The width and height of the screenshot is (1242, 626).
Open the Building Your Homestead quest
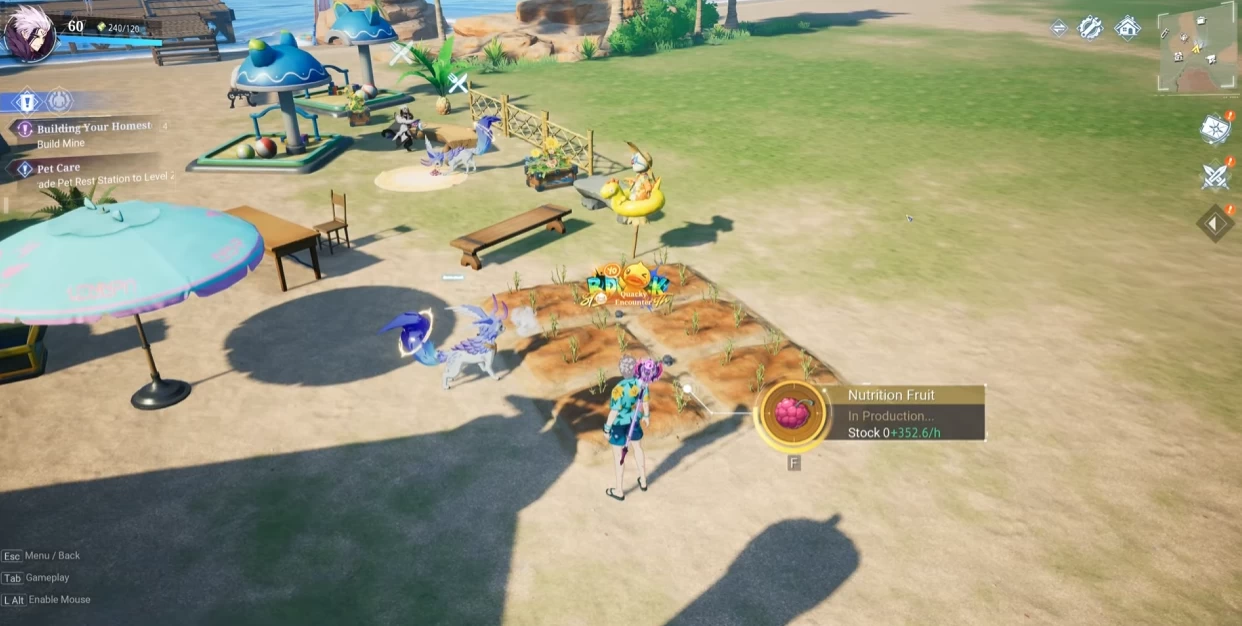93,128
